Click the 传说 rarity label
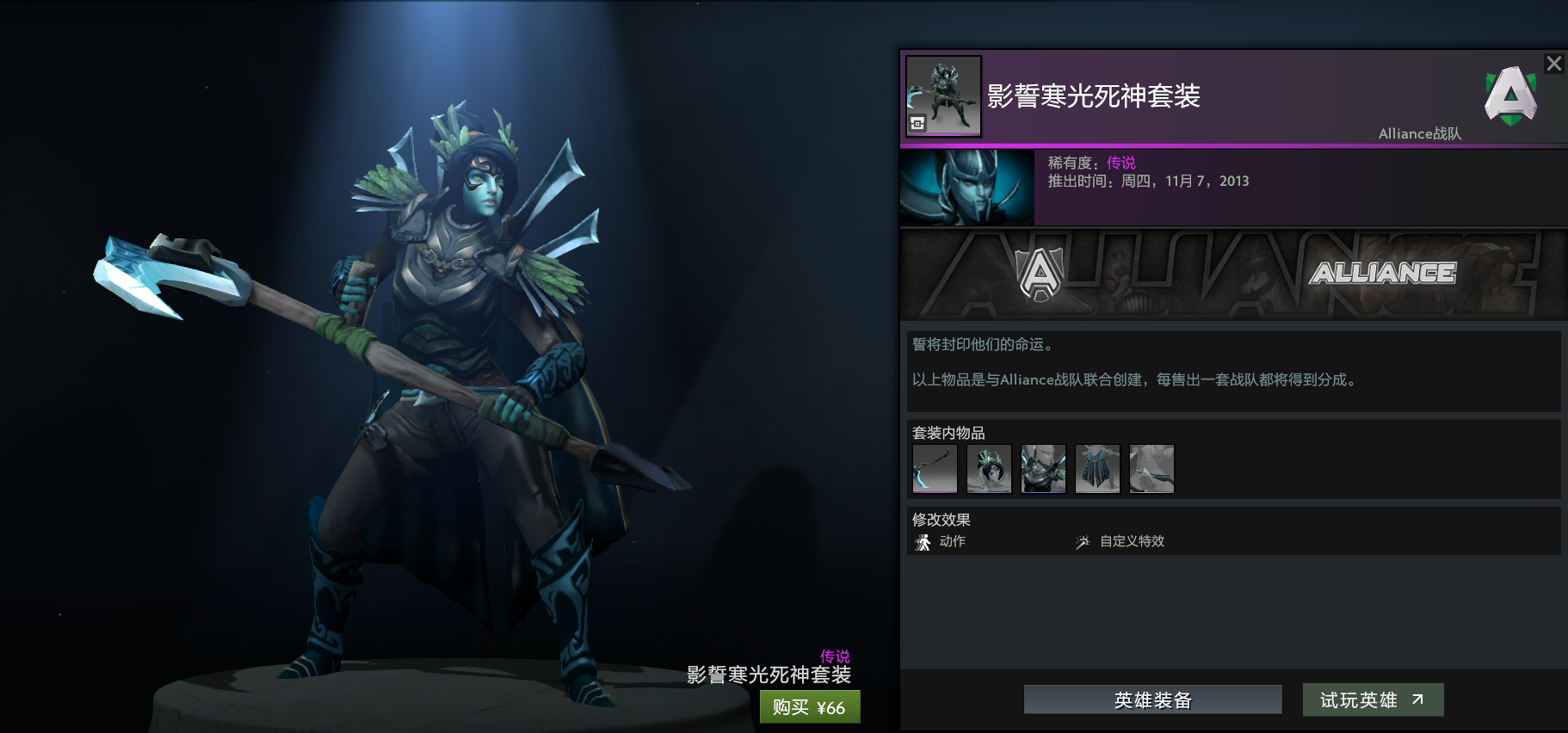The height and width of the screenshot is (733, 1568). tap(1121, 162)
